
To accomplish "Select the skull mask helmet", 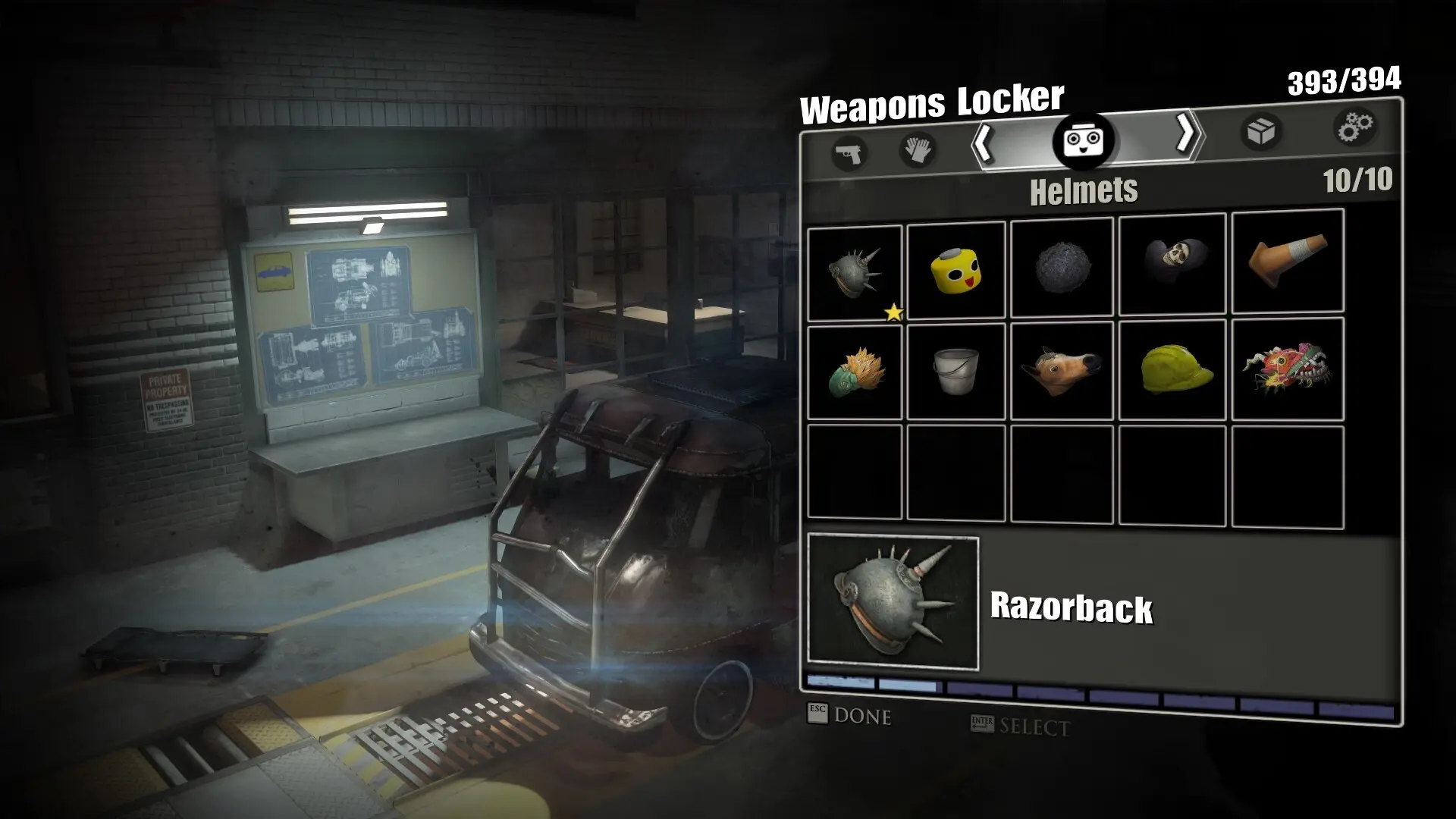I will click(1172, 263).
